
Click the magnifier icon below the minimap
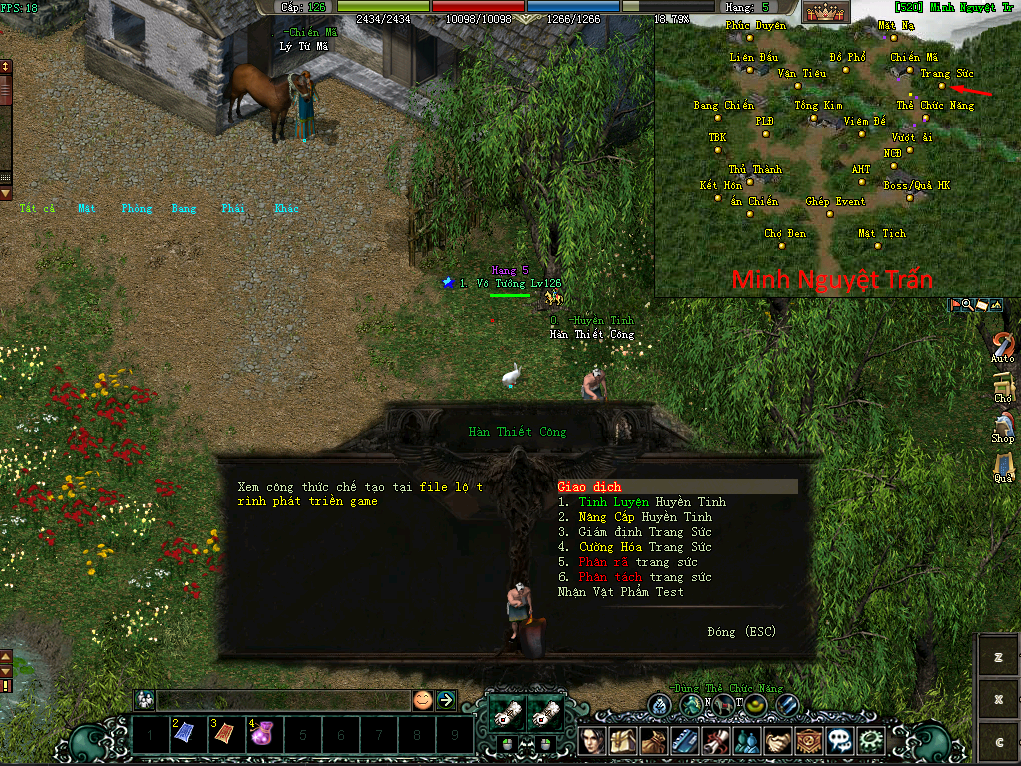coord(968,304)
